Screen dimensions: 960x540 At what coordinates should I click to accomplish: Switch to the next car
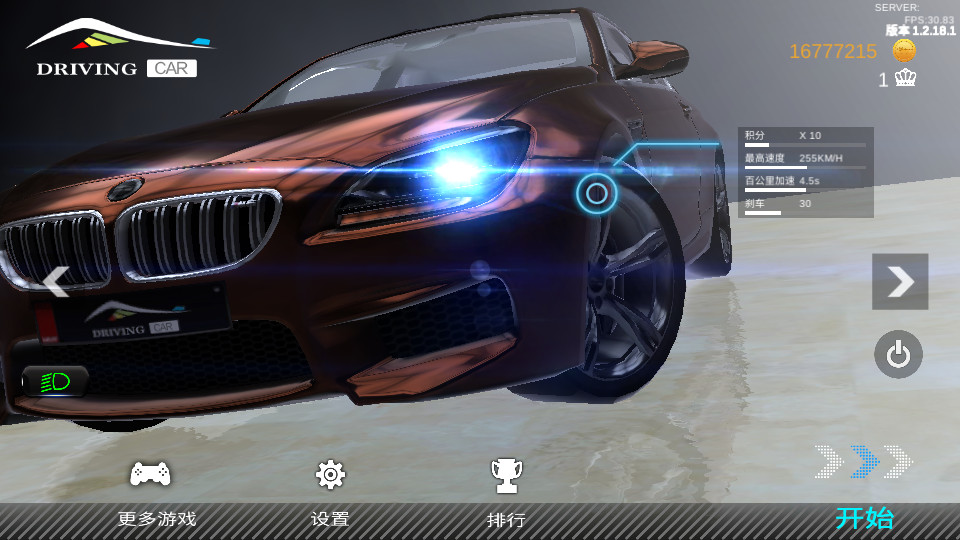[900, 281]
